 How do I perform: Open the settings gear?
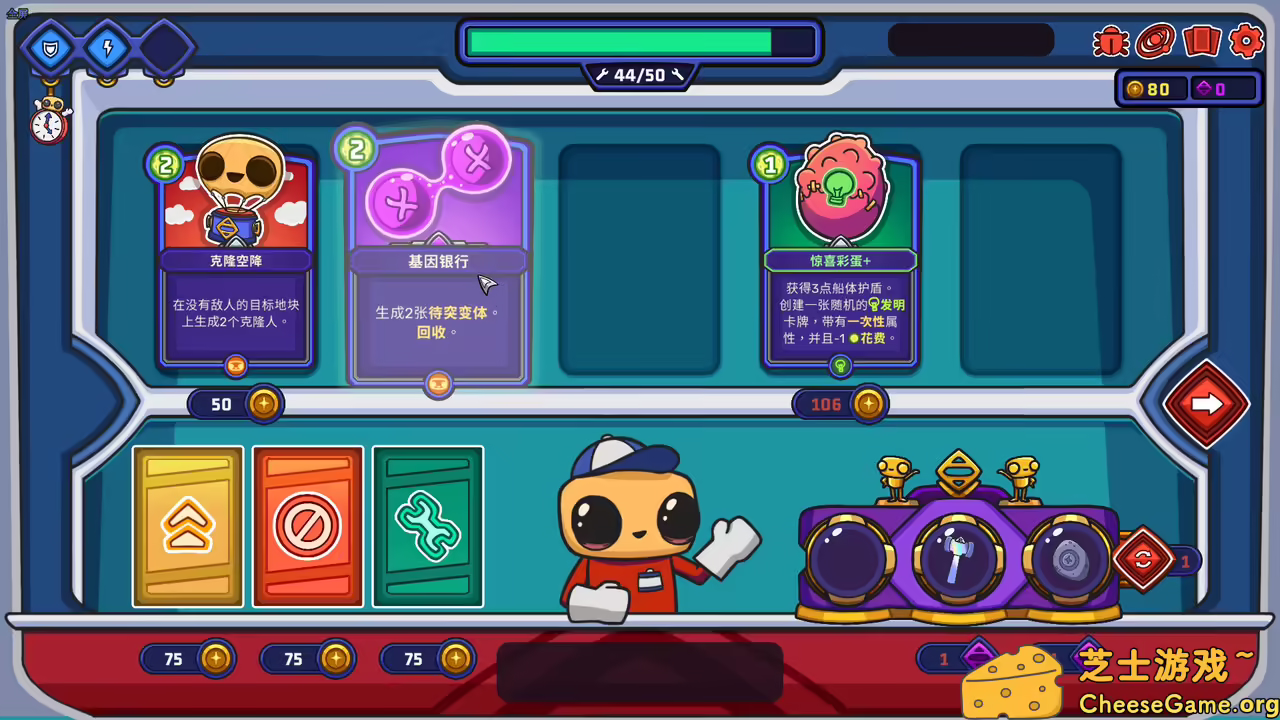[1246, 41]
